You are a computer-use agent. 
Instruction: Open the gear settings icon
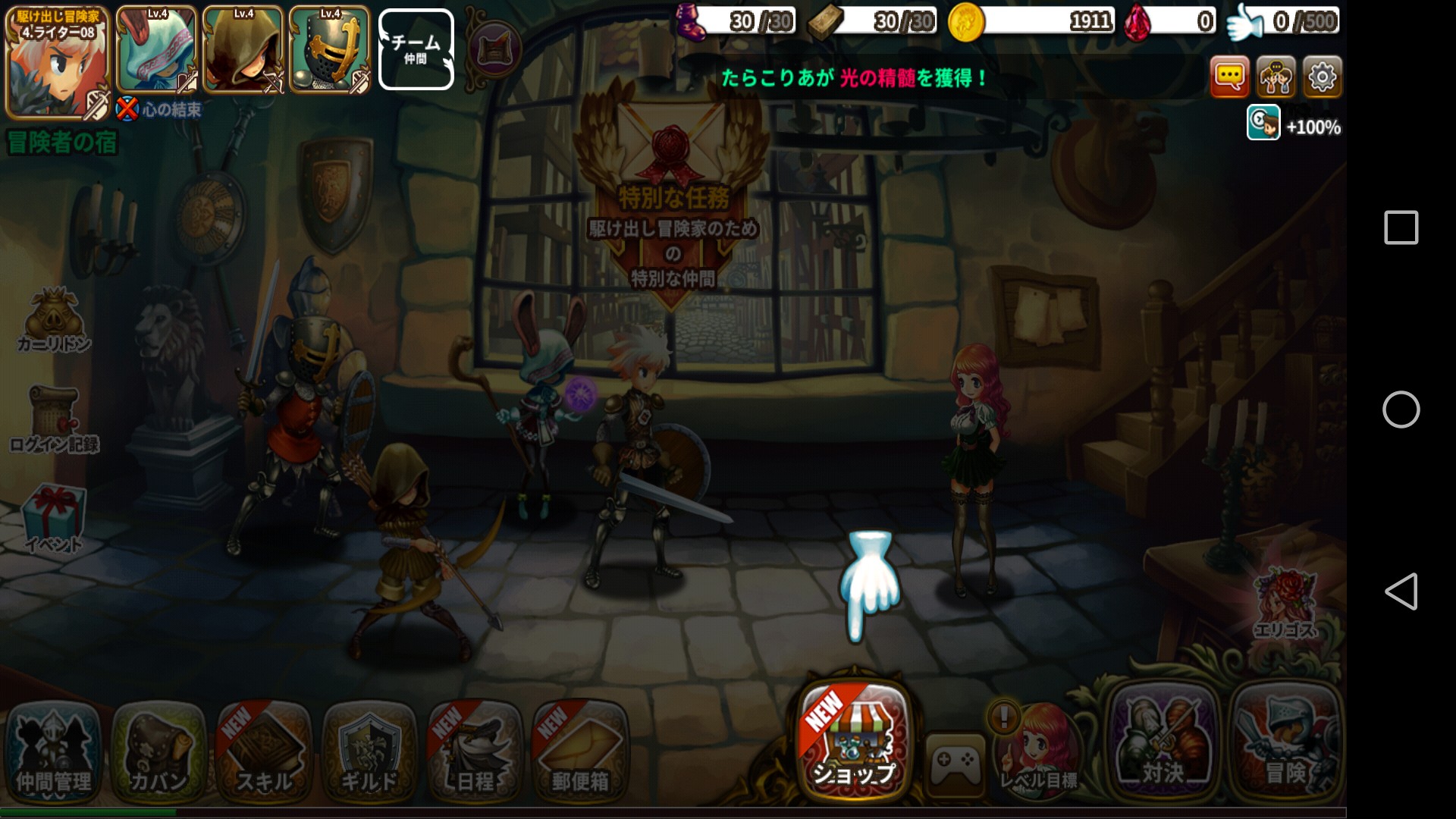coord(1322,77)
